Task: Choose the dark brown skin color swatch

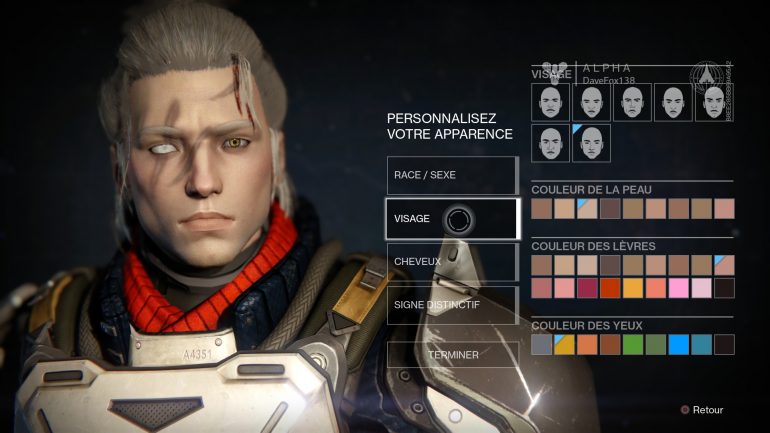Action: 610,208
